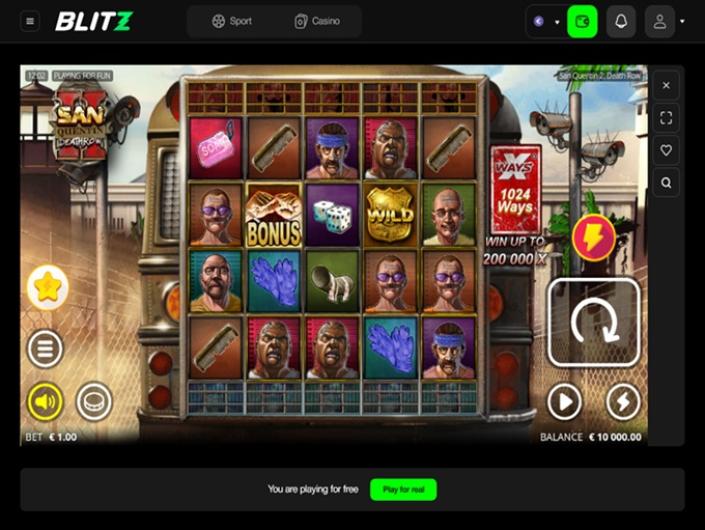The height and width of the screenshot is (530, 705).
Task: Open the currency selector dropdown
Action: click(x=545, y=21)
